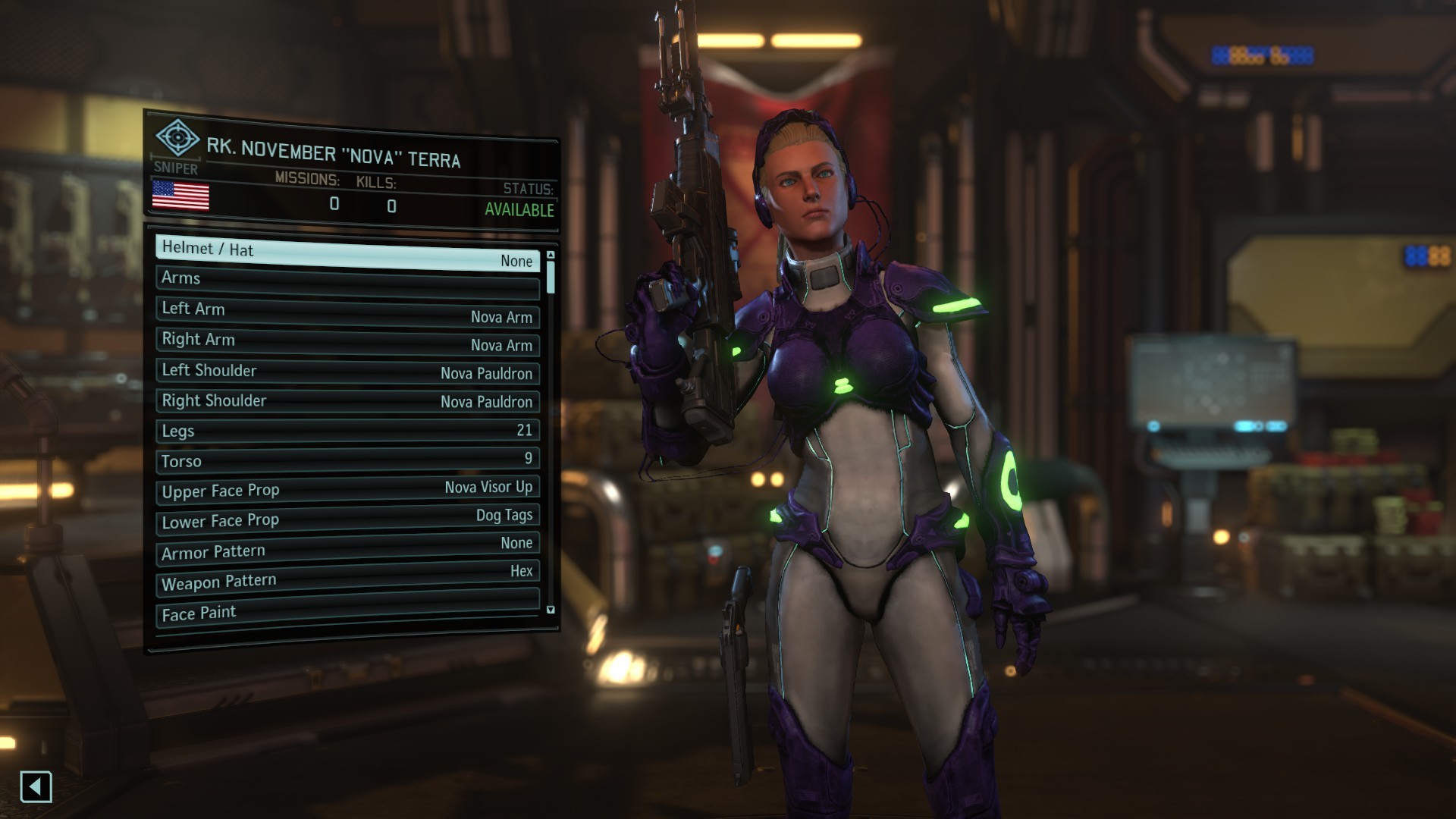
Task: Click the list's scroll-up arrow
Action: tap(551, 256)
